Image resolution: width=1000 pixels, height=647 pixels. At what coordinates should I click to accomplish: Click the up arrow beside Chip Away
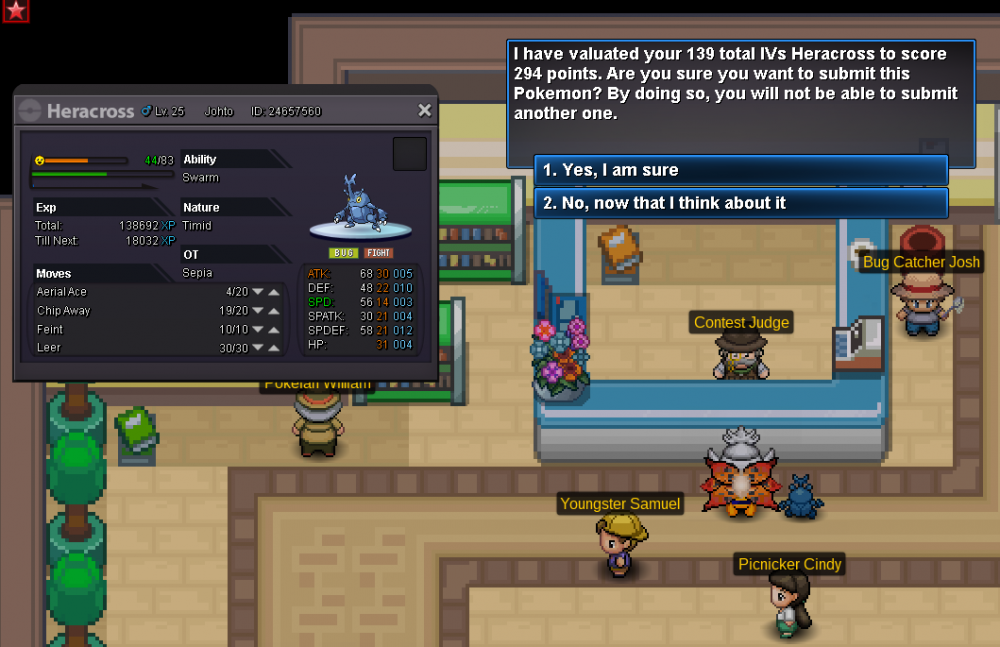(x=274, y=311)
